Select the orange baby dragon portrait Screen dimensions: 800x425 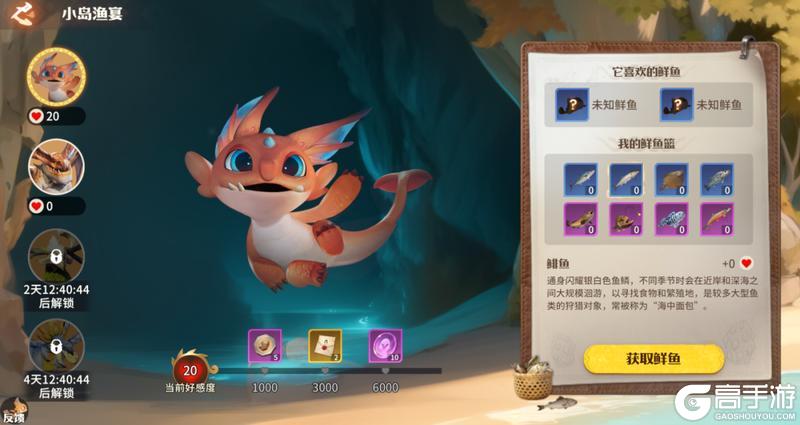pyautogui.click(x=56, y=74)
